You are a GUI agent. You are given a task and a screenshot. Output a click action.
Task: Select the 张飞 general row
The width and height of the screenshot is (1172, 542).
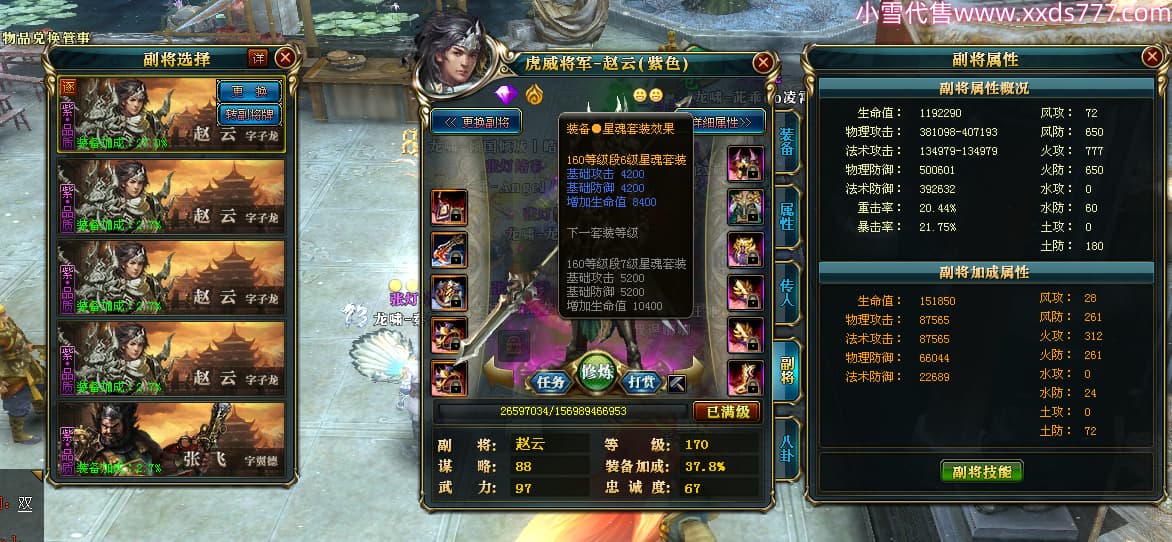pyautogui.click(x=171, y=441)
